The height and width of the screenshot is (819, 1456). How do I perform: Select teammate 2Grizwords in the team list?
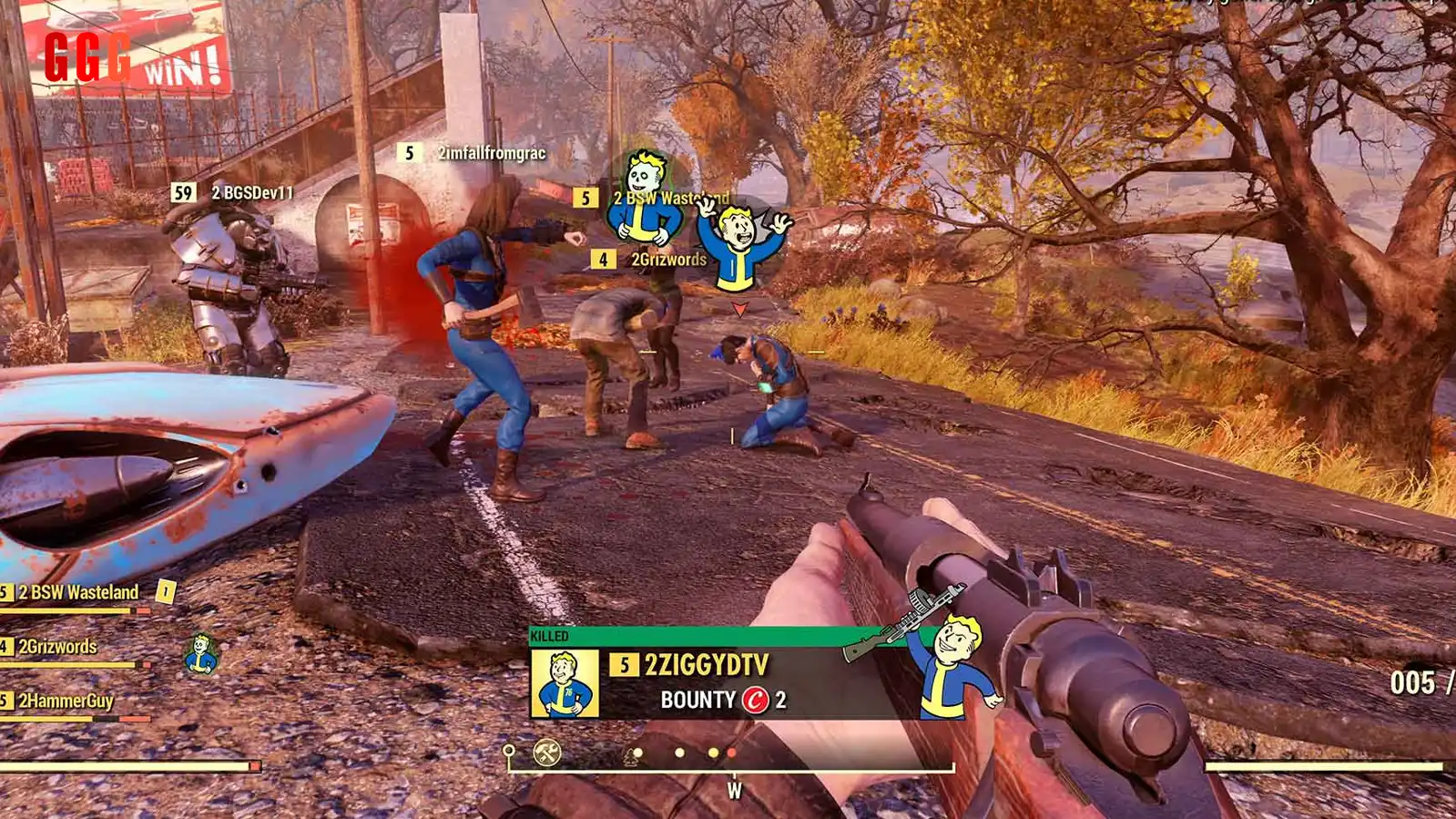click(x=57, y=647)
